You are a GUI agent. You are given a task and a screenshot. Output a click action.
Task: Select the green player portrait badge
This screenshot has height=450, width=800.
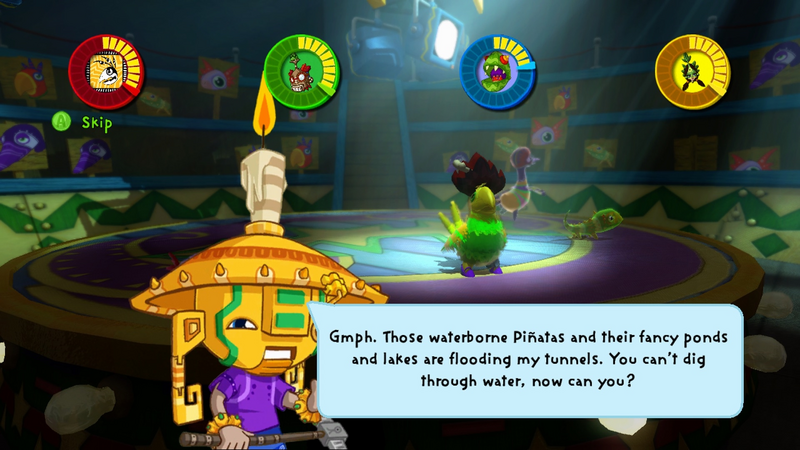point(302,70)
